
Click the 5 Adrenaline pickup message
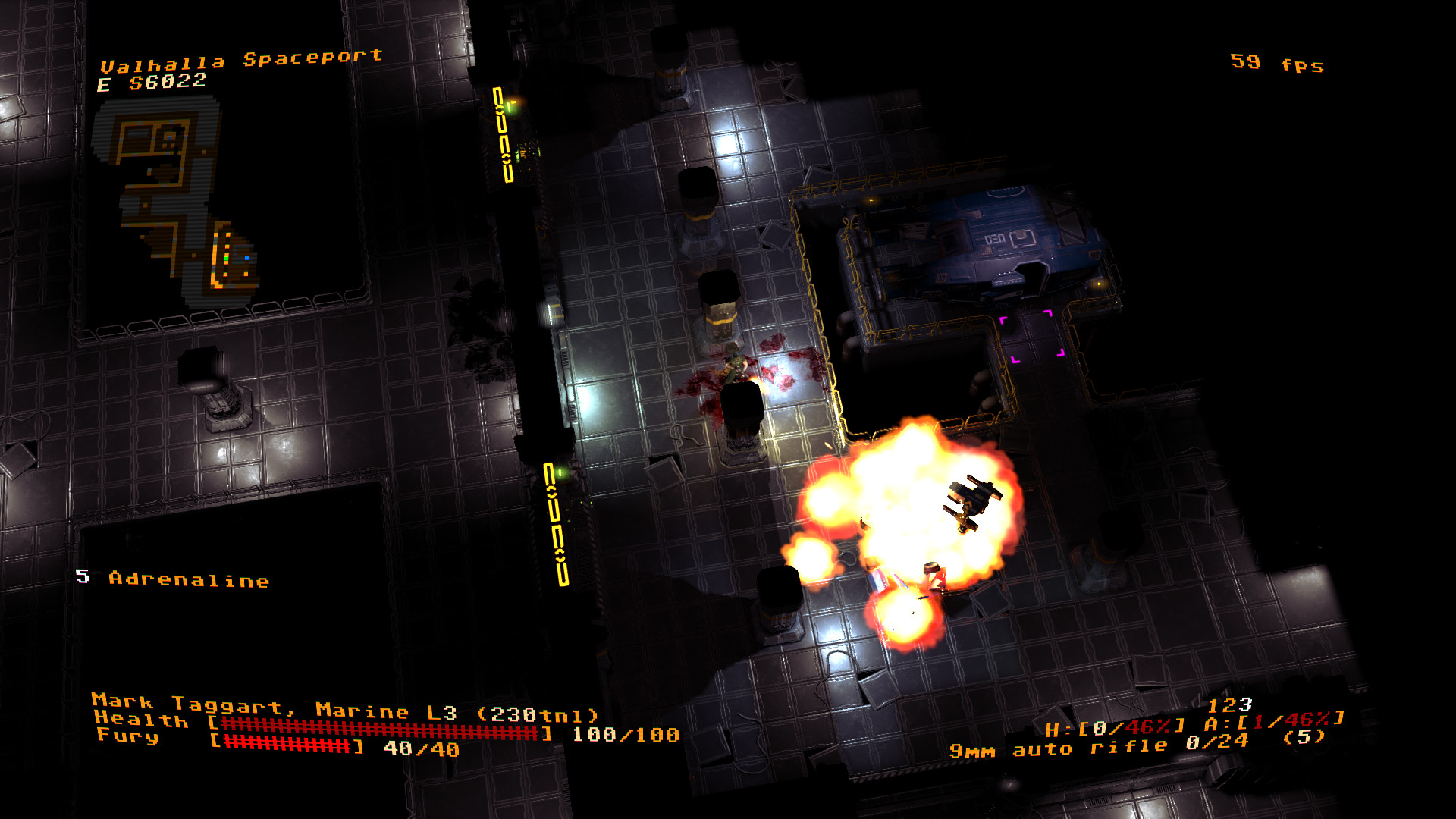(173, 579)
